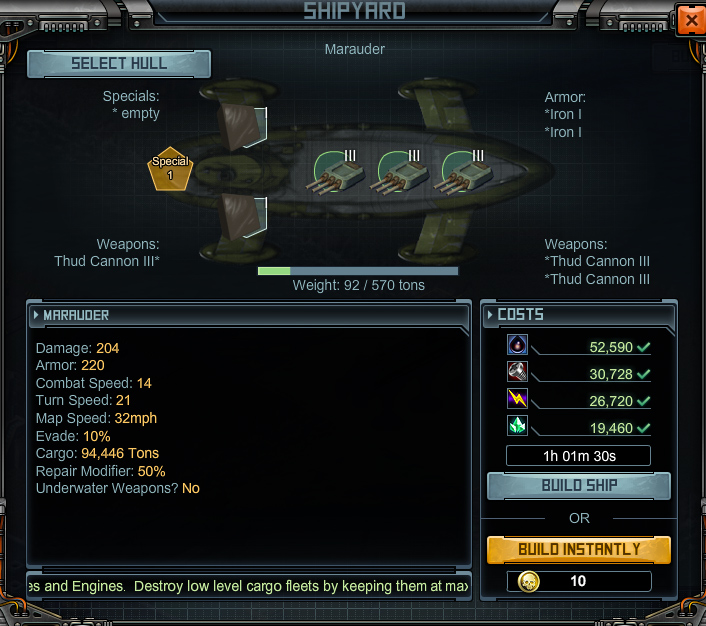Choose Build Instantly for 10 gold
The image size is (706, 626).
pyautogui.click(x=578, y=549)
